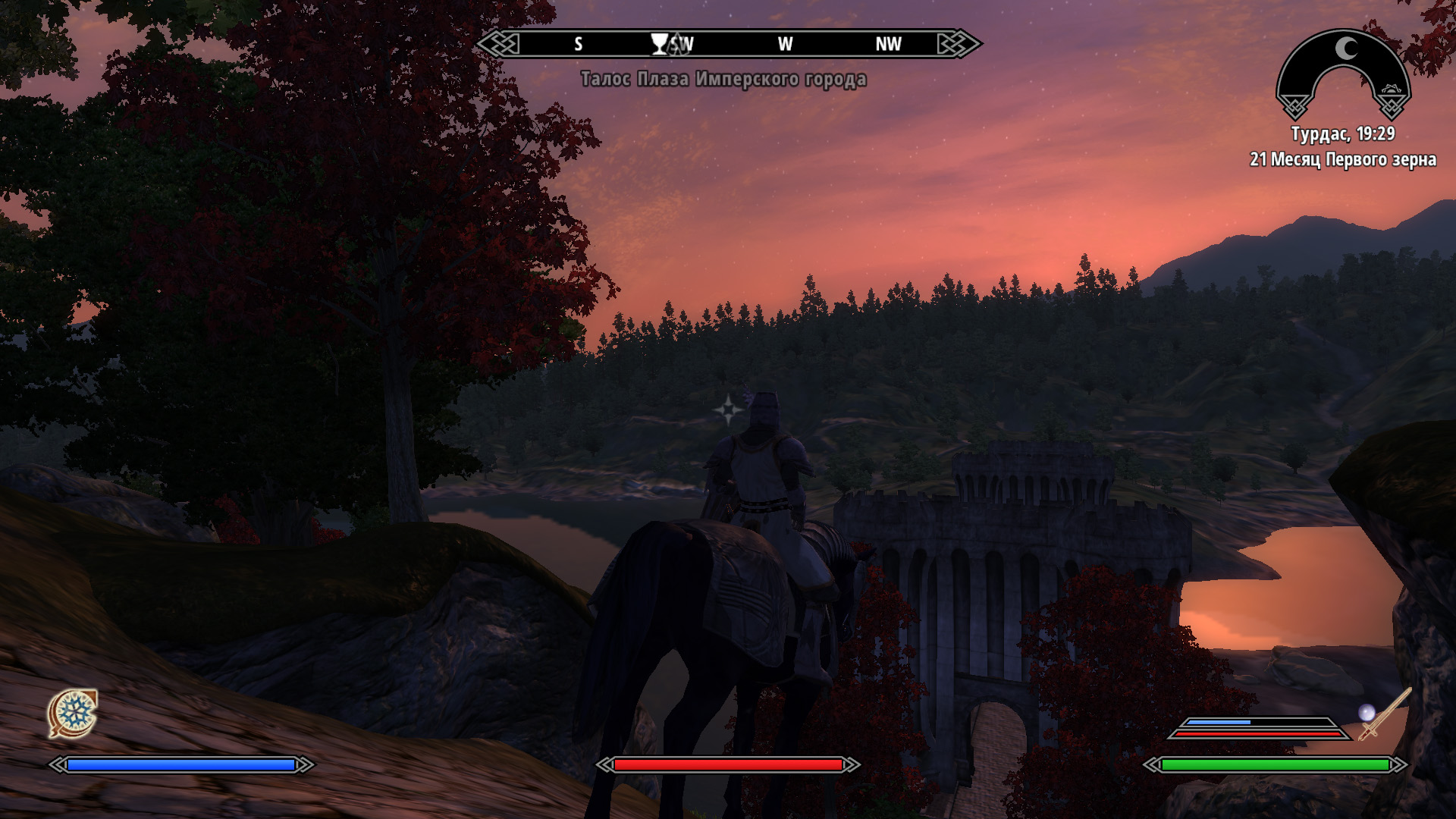The image size is (1456, 819).
Task: Select the equipped frost spell icon
Action: pyautogui.click(x=73, y=713)
